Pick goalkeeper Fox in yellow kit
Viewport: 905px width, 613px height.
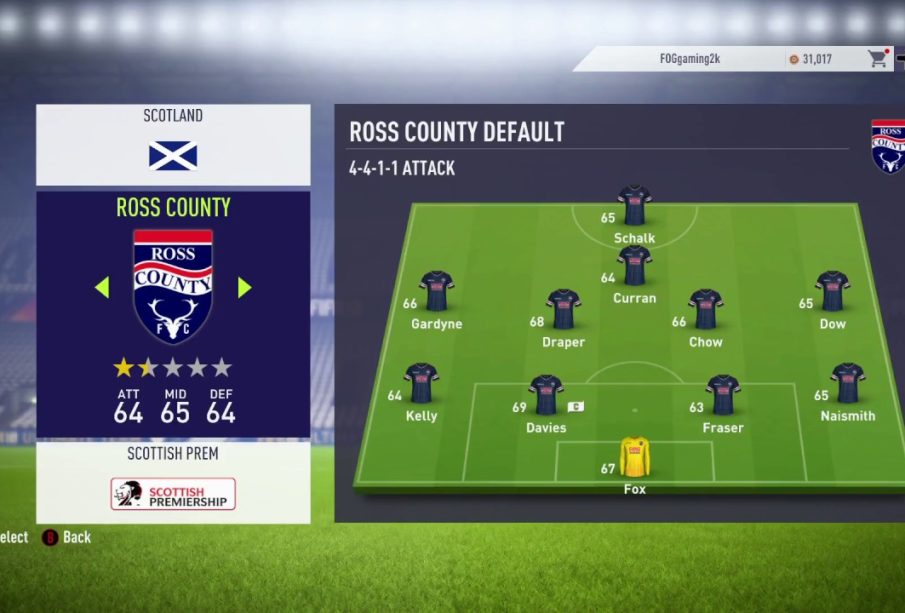coord(634,457)
